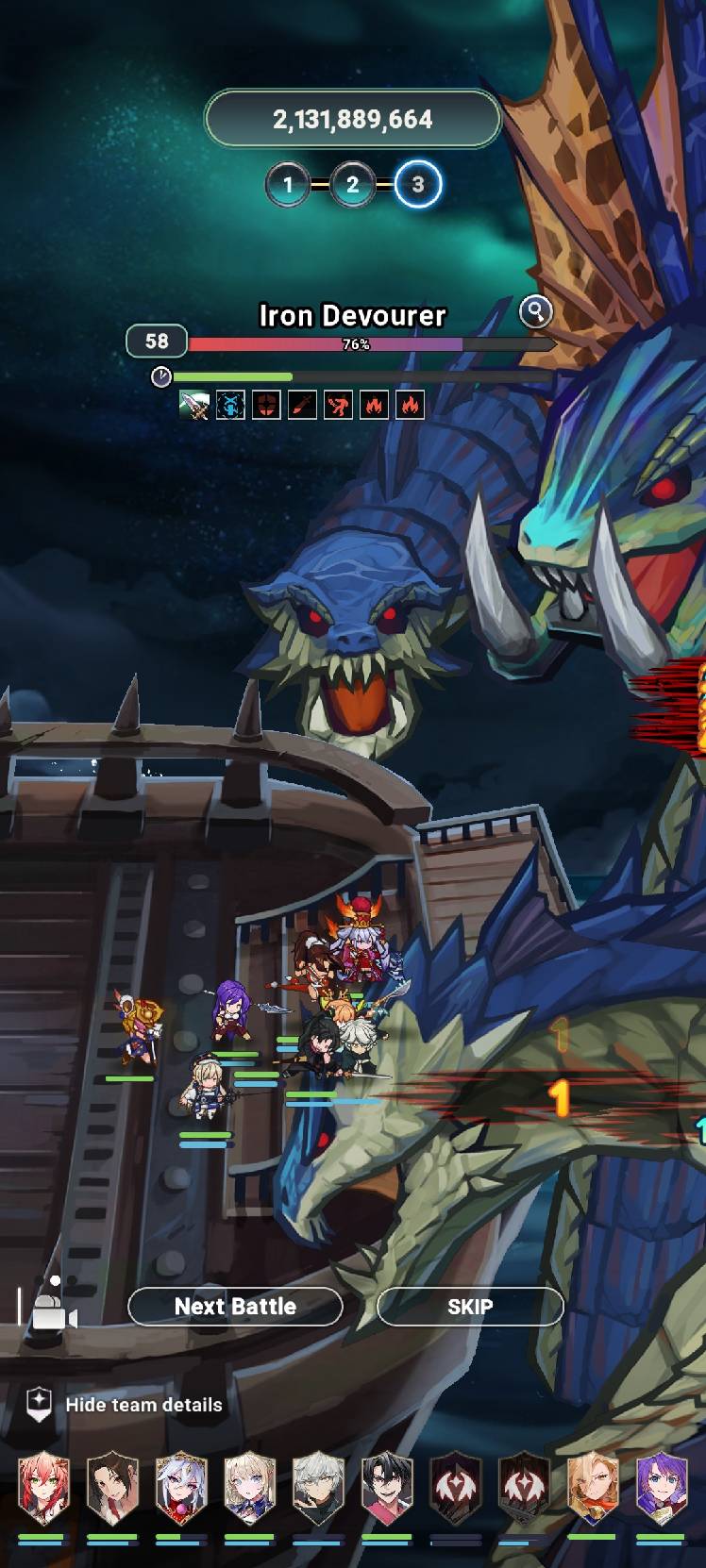Inspect the red shield debuff icon
Screen dimensions: 706x1568
266,406
